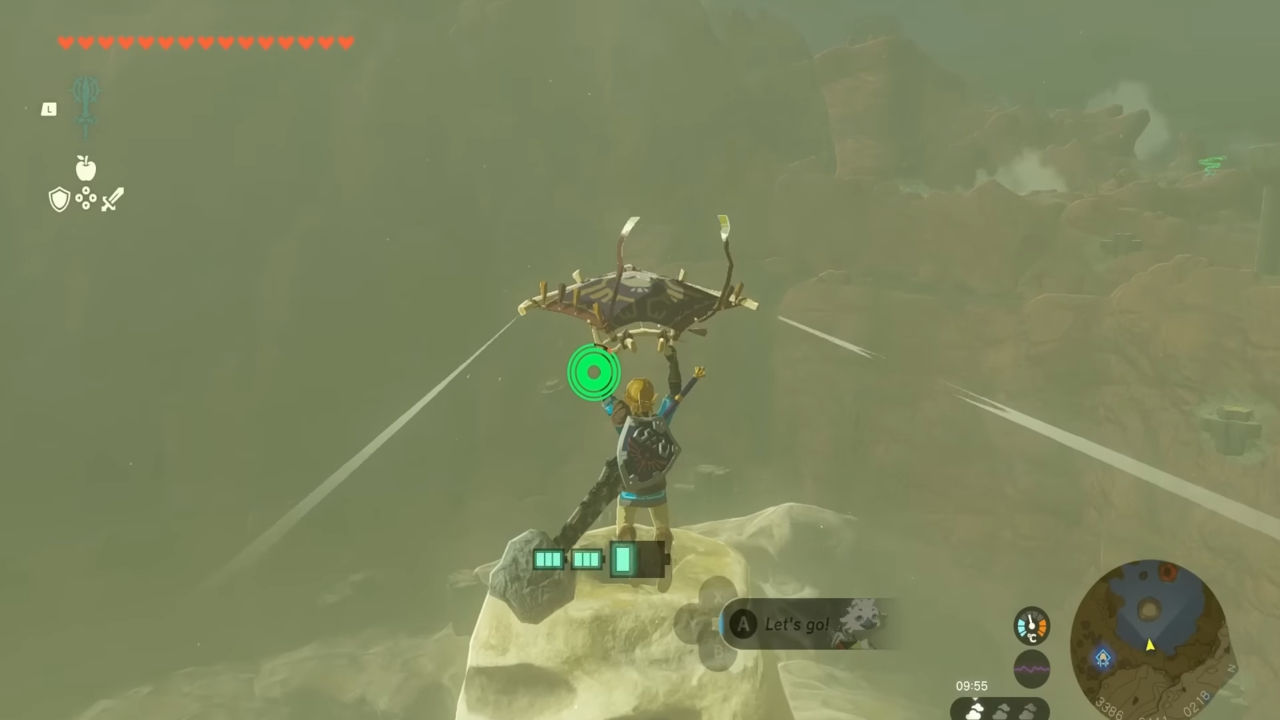
Task: Select the "Let's go!" dialogue option
Action: click(x=797, y=624)
